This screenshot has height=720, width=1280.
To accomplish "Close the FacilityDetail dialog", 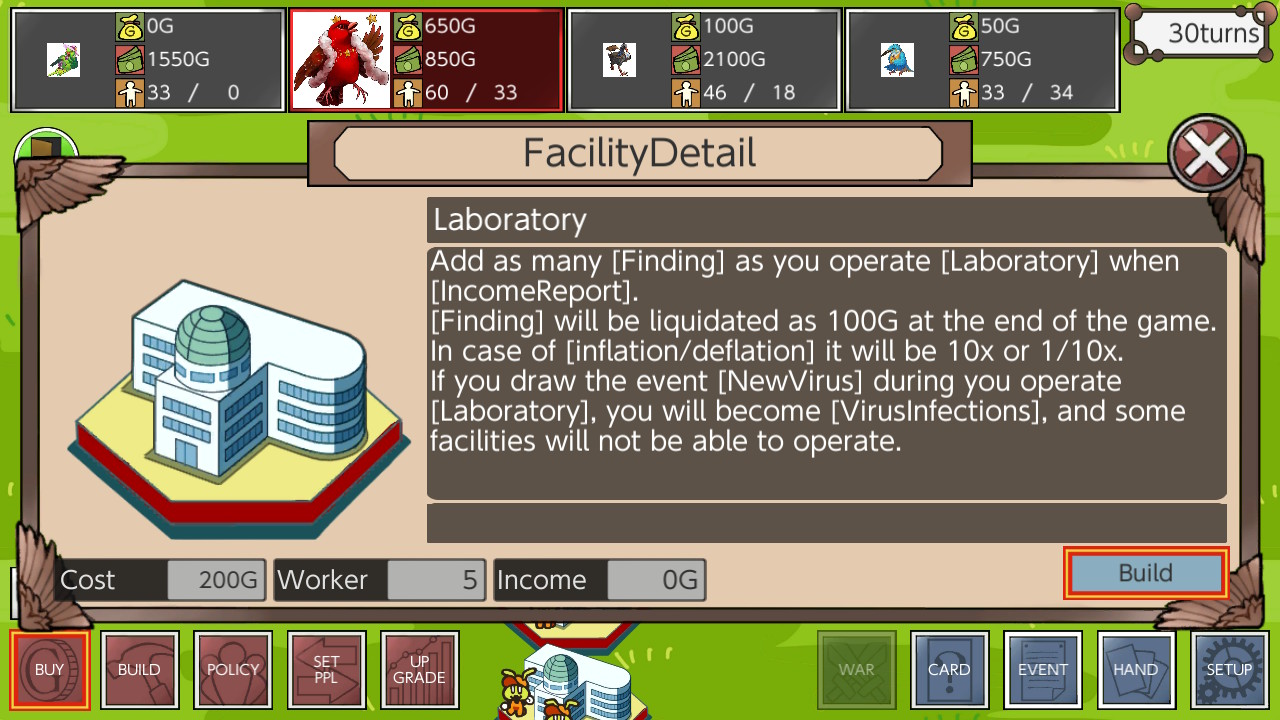I will [1205, 152].
